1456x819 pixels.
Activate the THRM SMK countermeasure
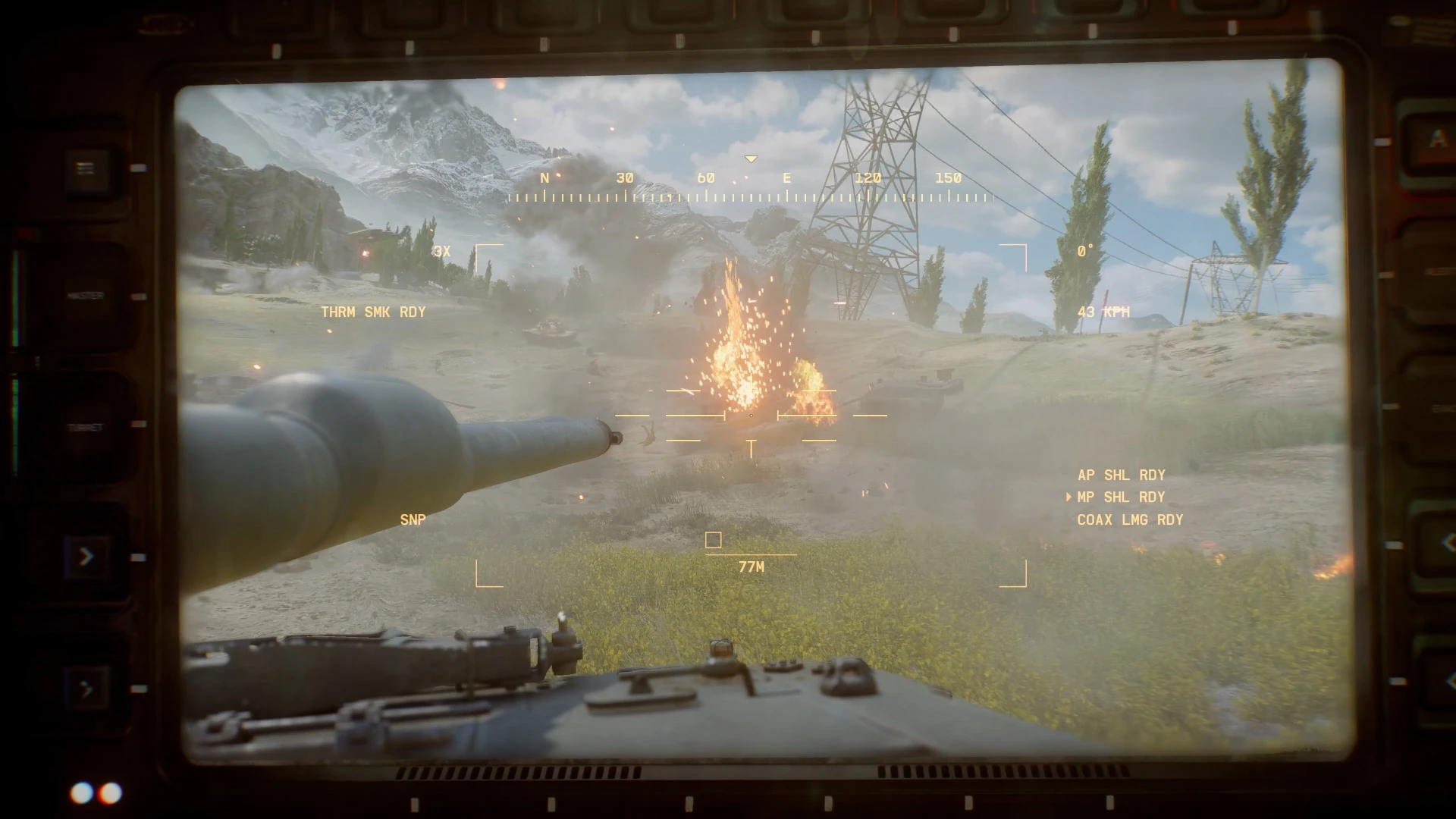coord(373,312)
